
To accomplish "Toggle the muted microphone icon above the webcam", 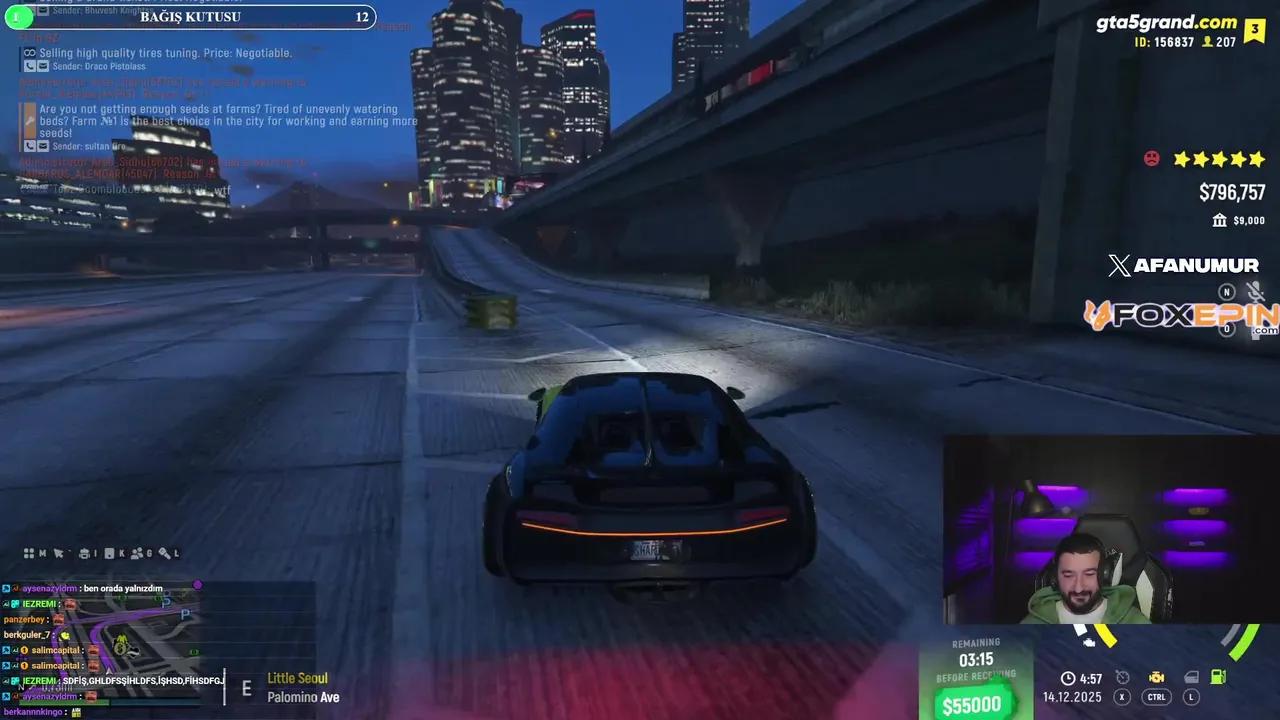I will (1255, 292).
